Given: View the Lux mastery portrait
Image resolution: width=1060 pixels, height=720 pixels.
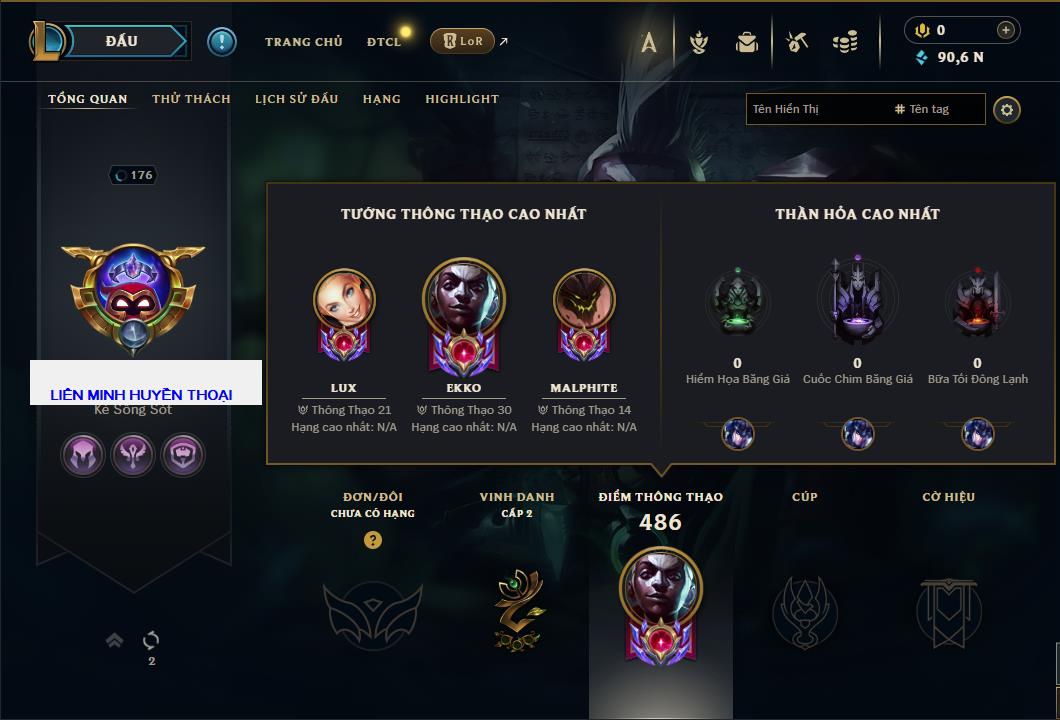Looking at the screenshot, I should 344,300.
